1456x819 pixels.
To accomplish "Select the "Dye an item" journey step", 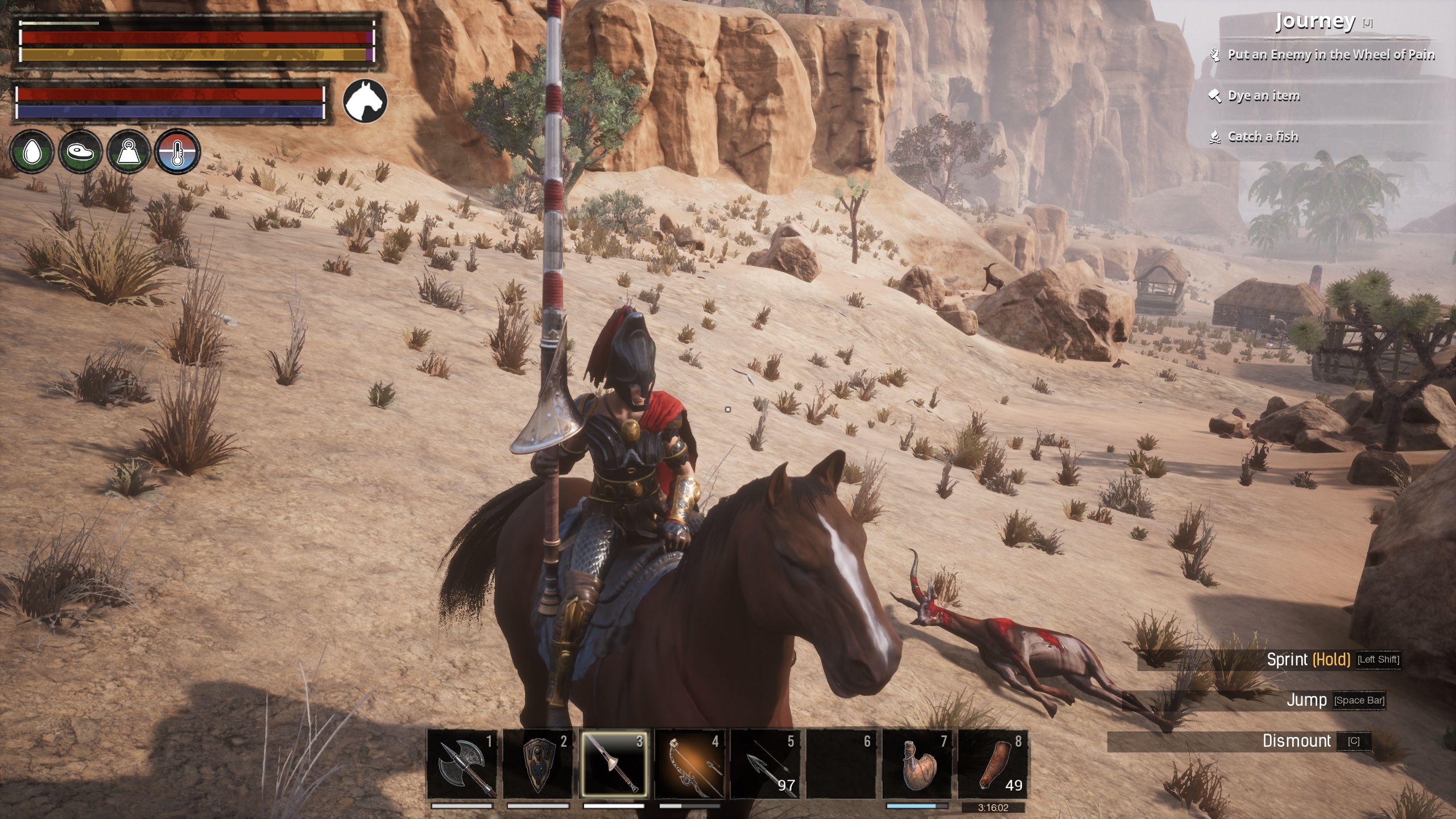I will [x=1263, y=96].
